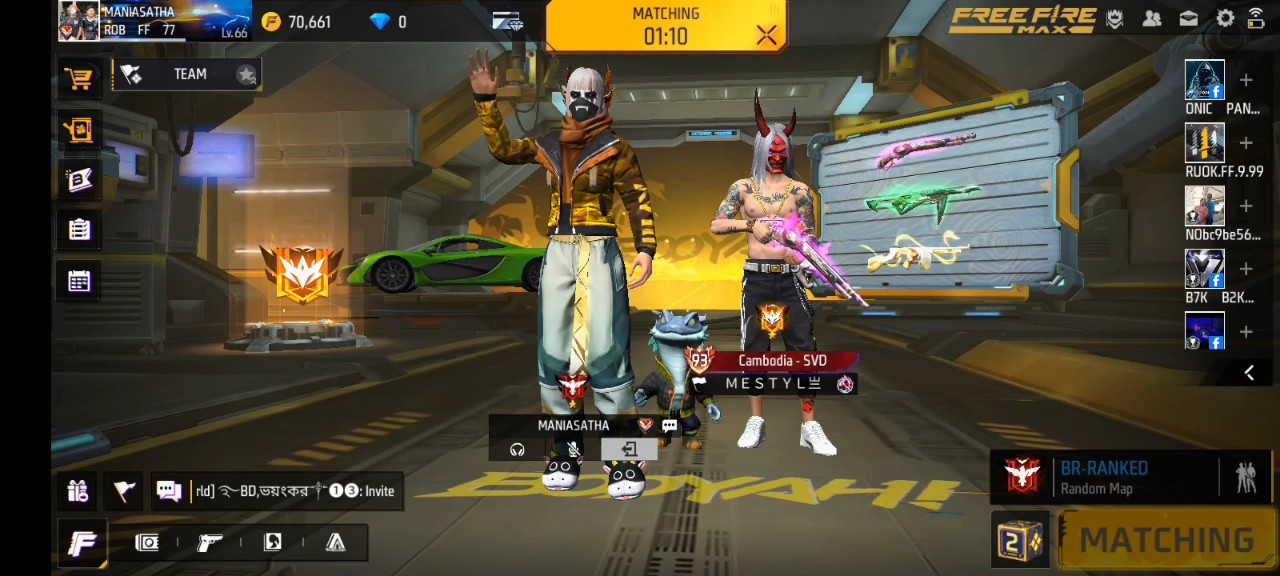Open the character portrait icon
The width and height of the screenshot is (1280, 576).
click(x=272, y=542)
